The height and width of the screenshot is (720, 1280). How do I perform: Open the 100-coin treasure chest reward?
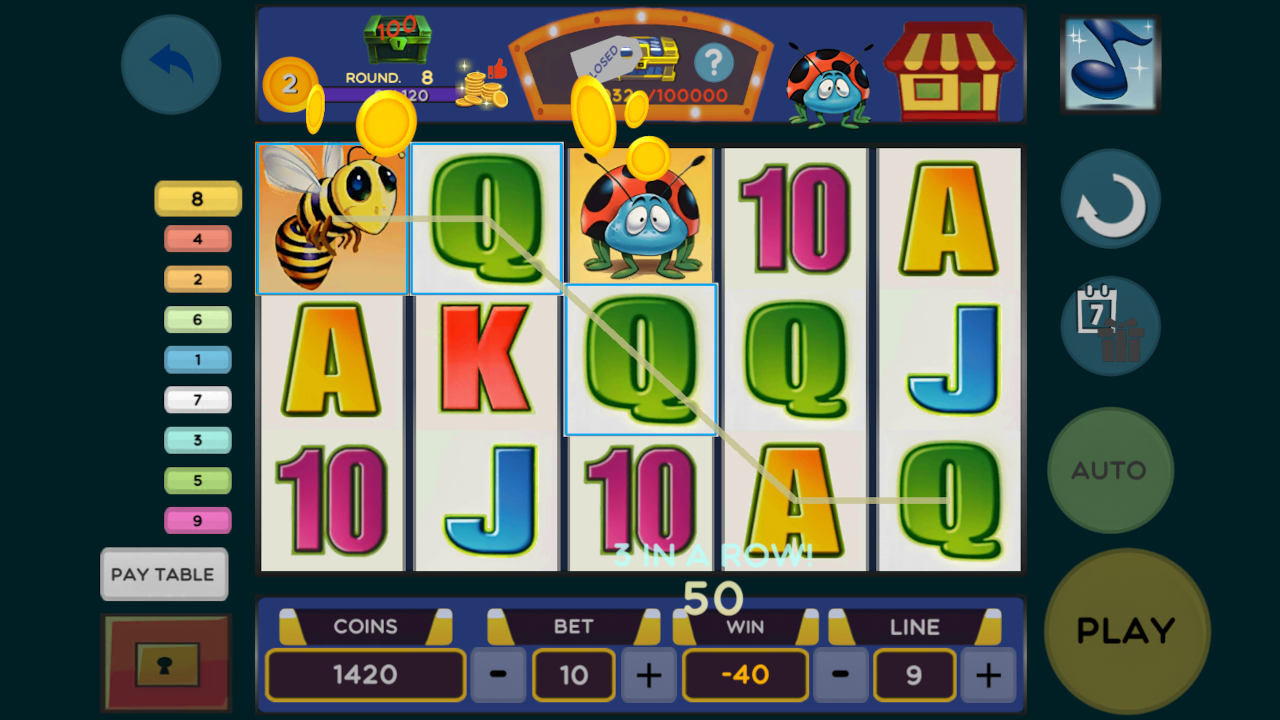(x=398, y=40)
